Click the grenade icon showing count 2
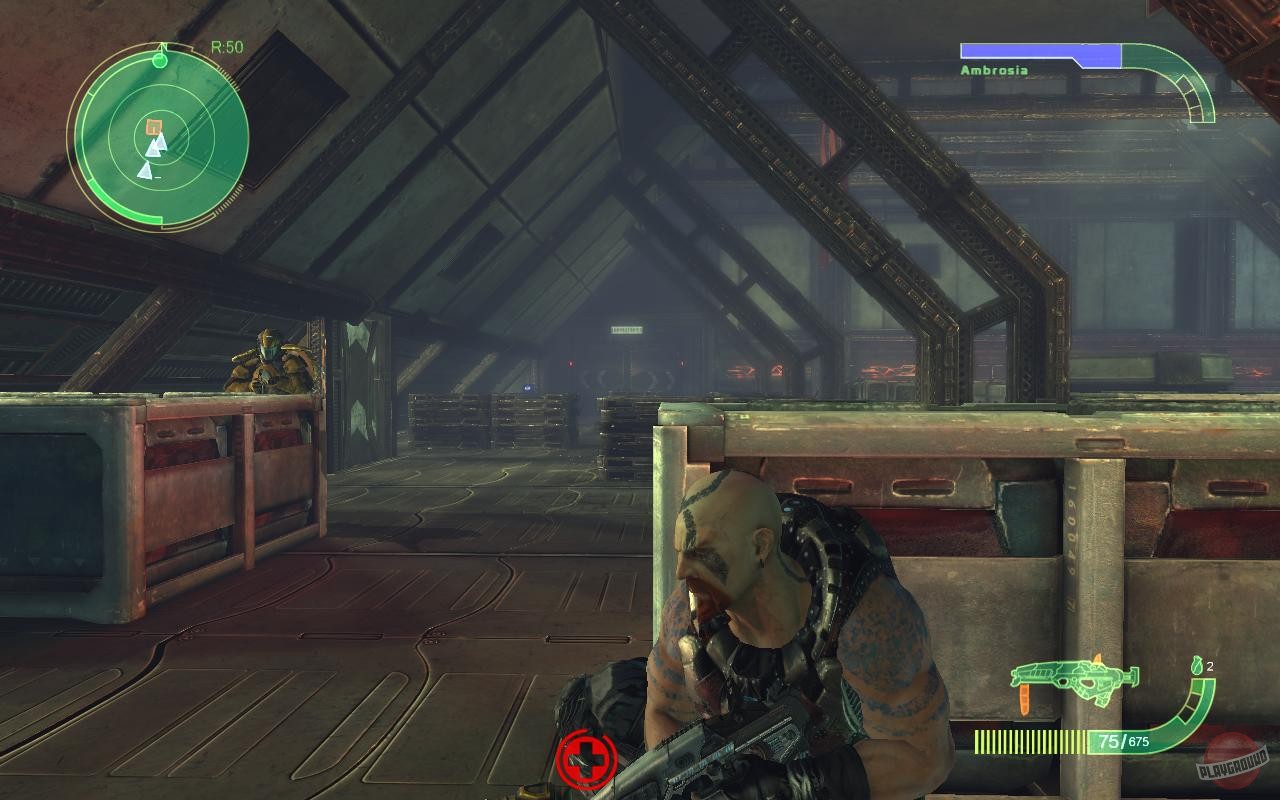This screenshot has height=800, width=1280. click(x=1198, y=666)
